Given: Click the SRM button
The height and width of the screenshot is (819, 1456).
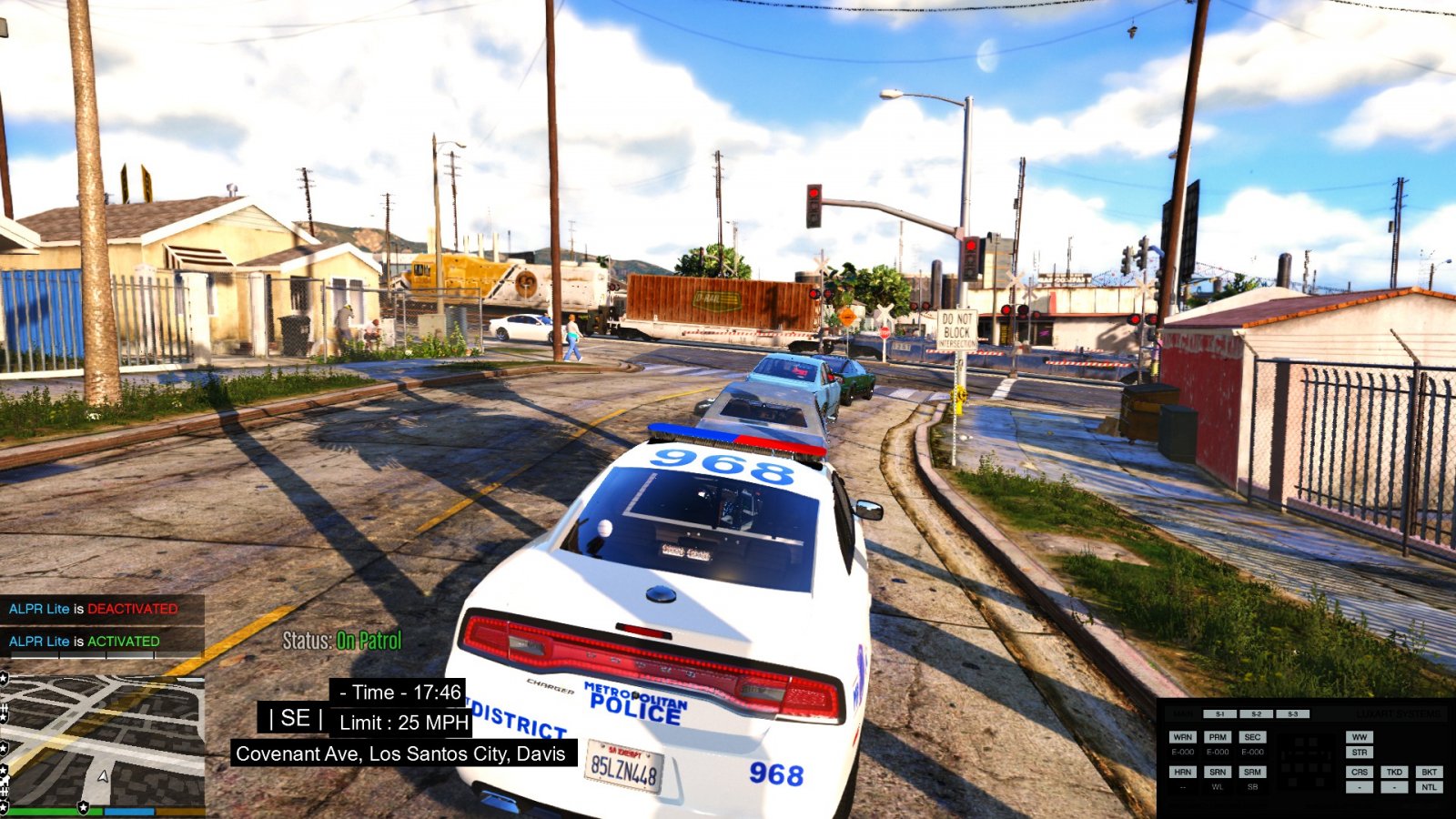Looking at the screenshot, I should 1252,772.
